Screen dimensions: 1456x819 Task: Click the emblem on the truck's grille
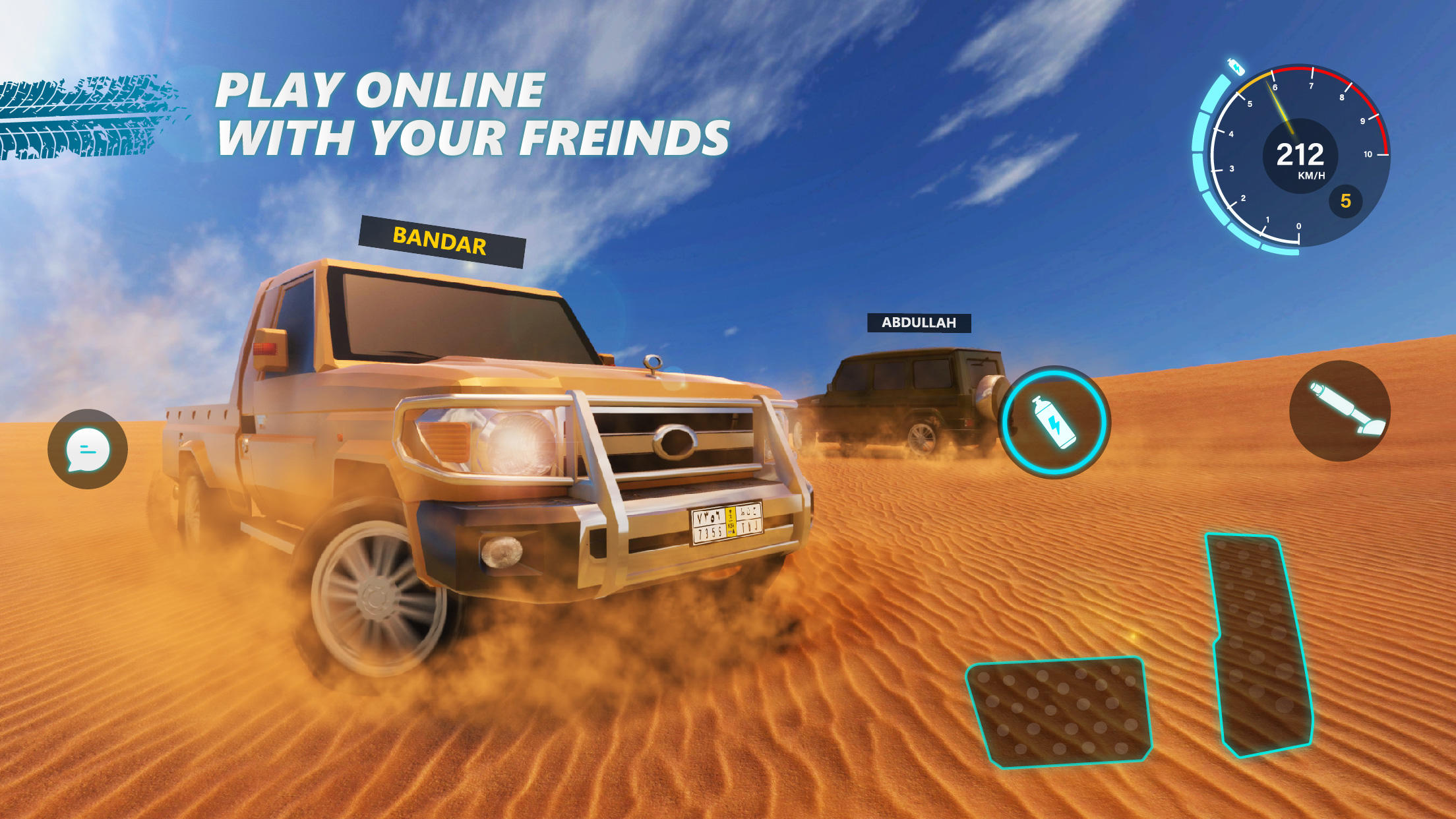pyautogui.click(x=675, y=440)
